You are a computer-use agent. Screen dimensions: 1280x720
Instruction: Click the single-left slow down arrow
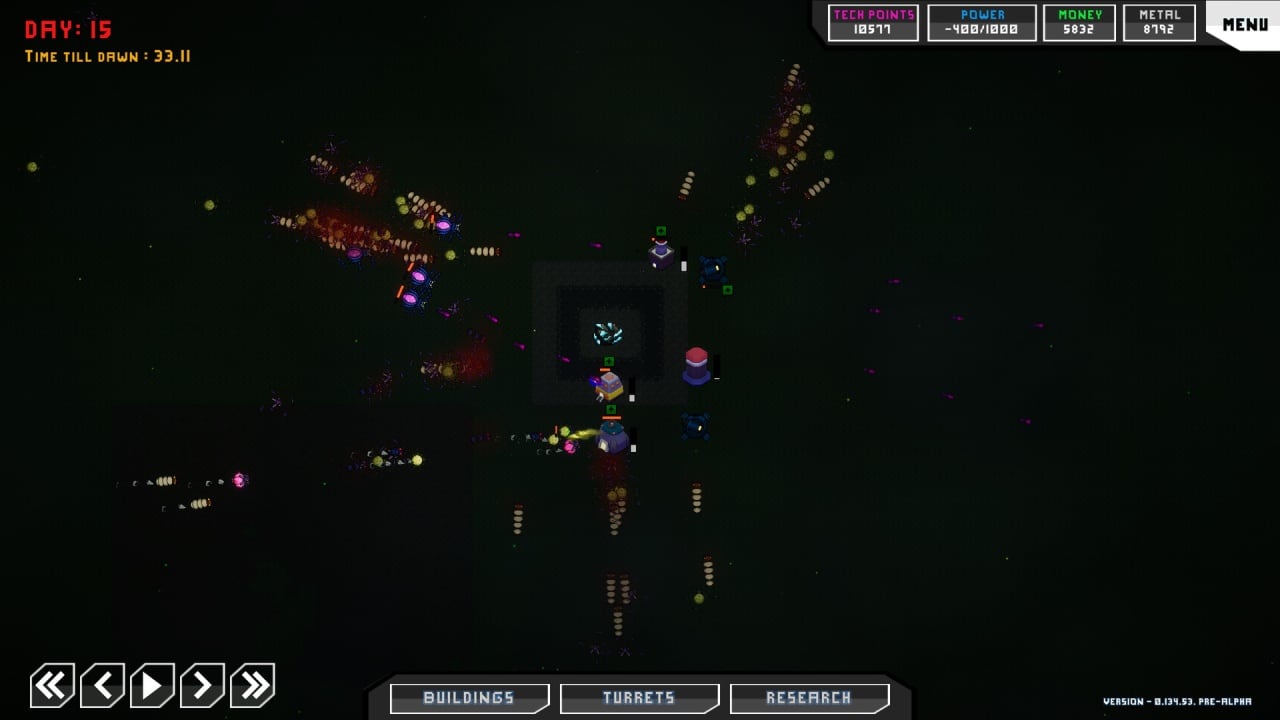[102, 686]
